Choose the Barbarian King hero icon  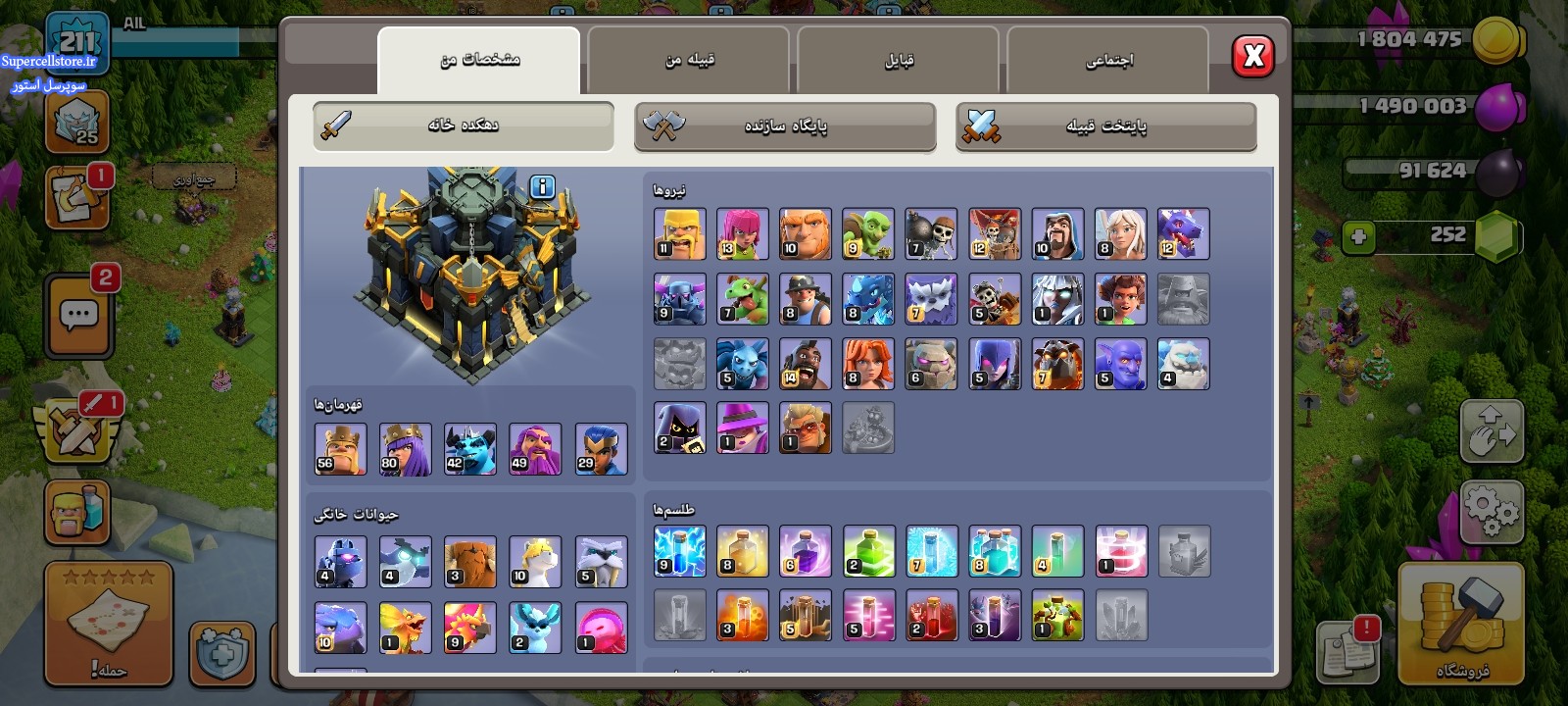click(340, 449)
